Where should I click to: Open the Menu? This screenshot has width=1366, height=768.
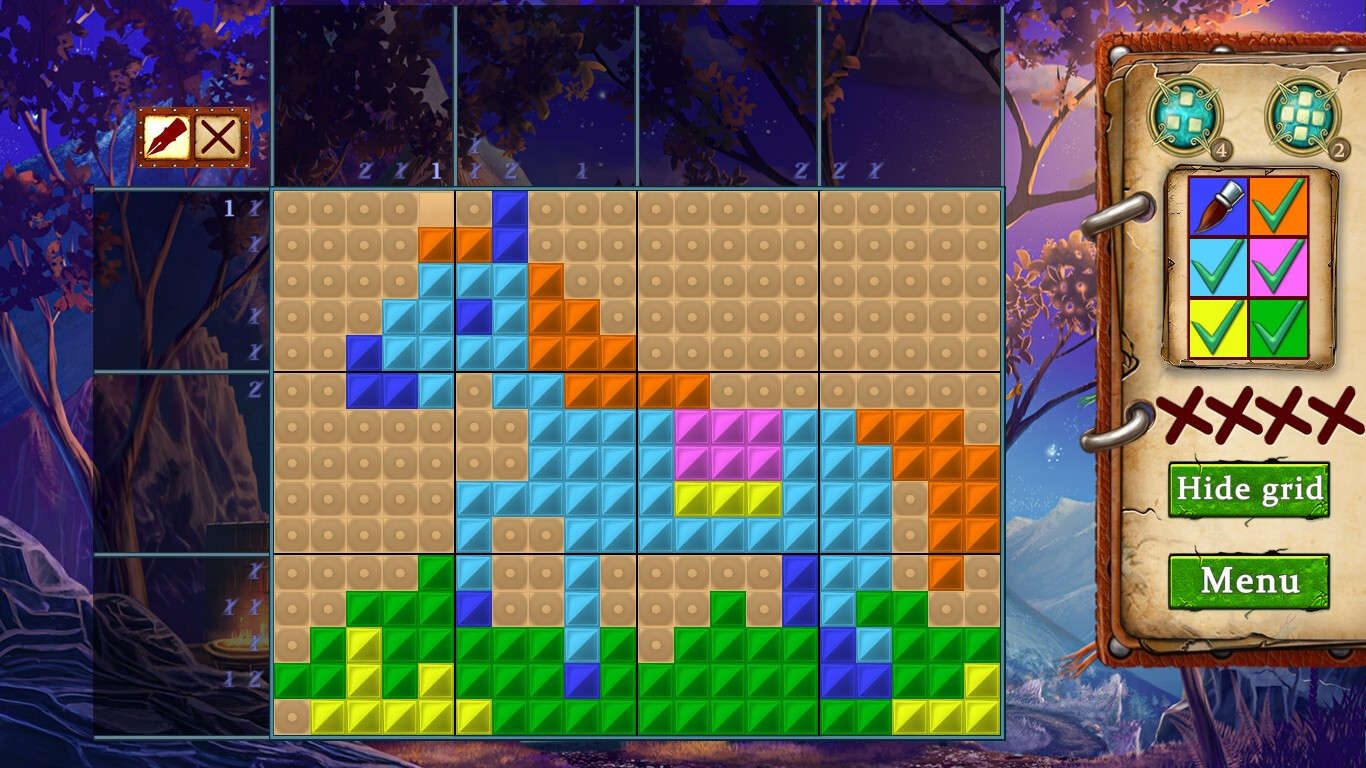point(1249,580)
